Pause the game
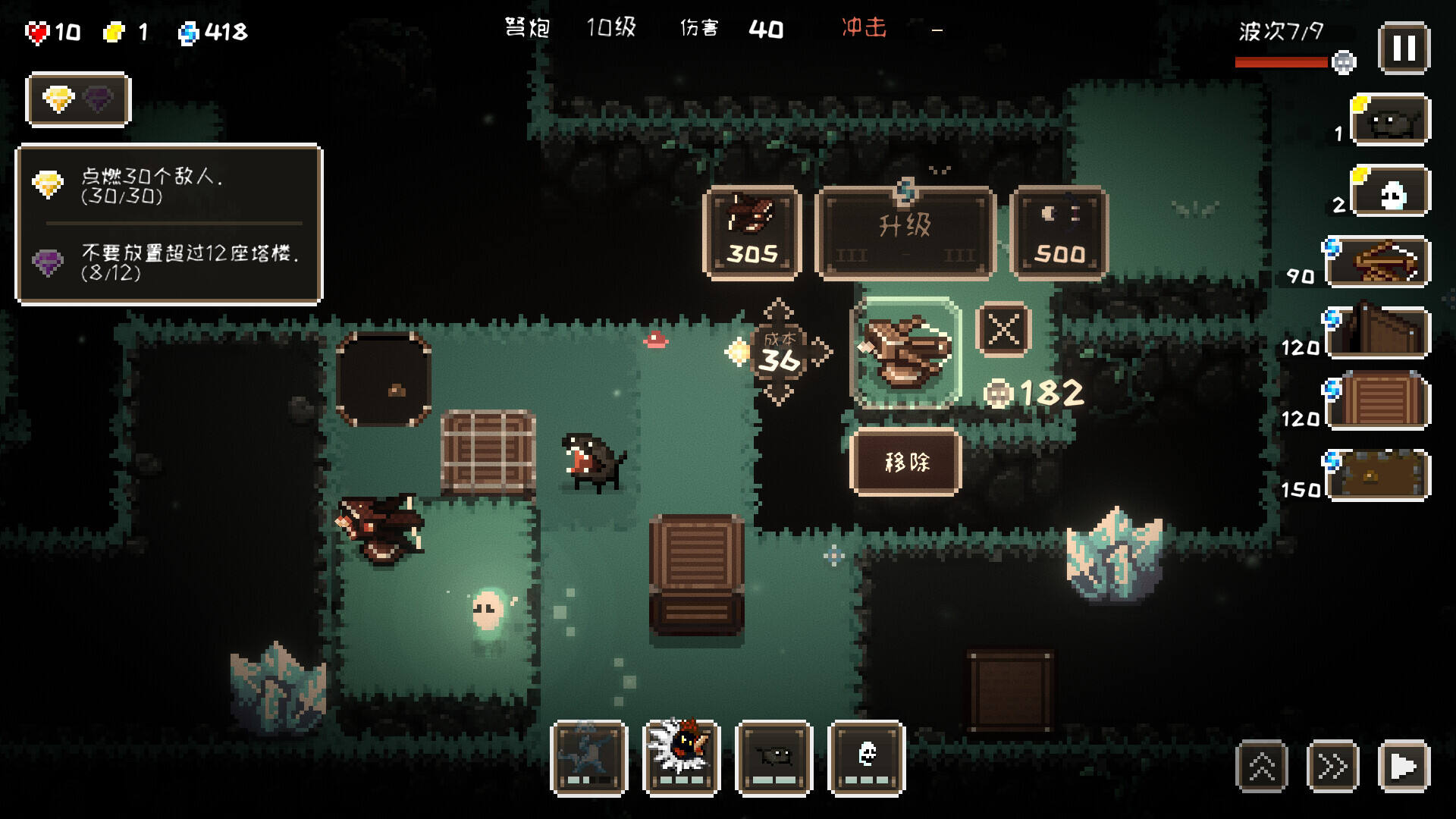1456x819 pixels. pyautogui.click(x=1404, y=49)
